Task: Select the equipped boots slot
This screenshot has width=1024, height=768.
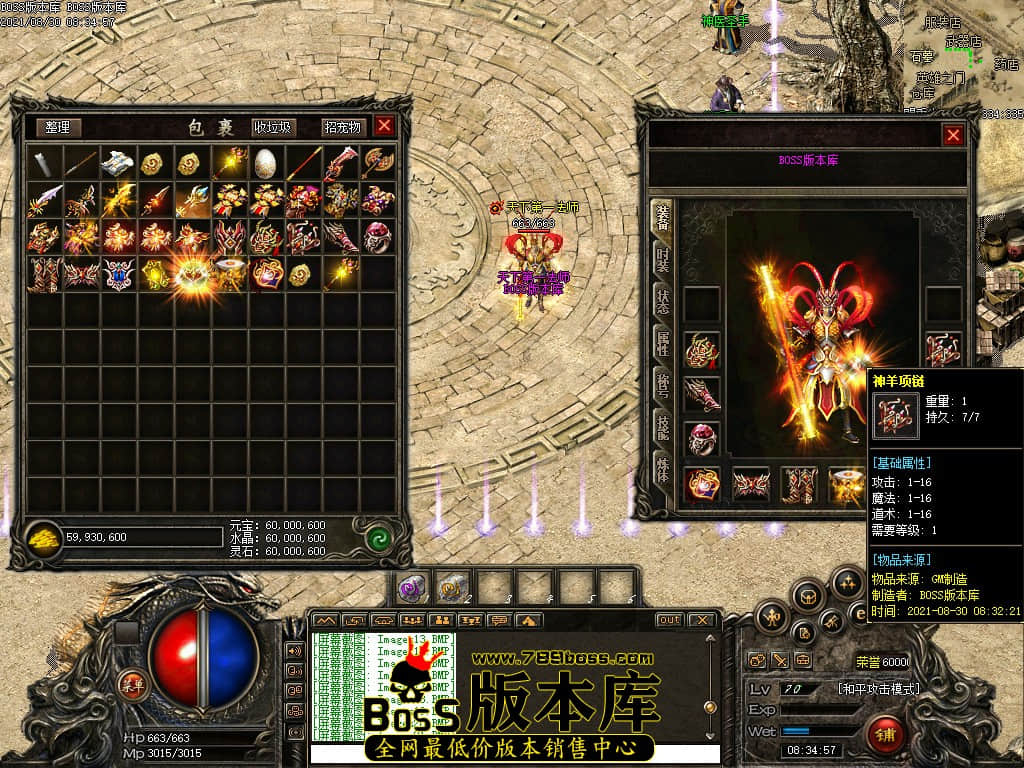Action: [798, 485]
